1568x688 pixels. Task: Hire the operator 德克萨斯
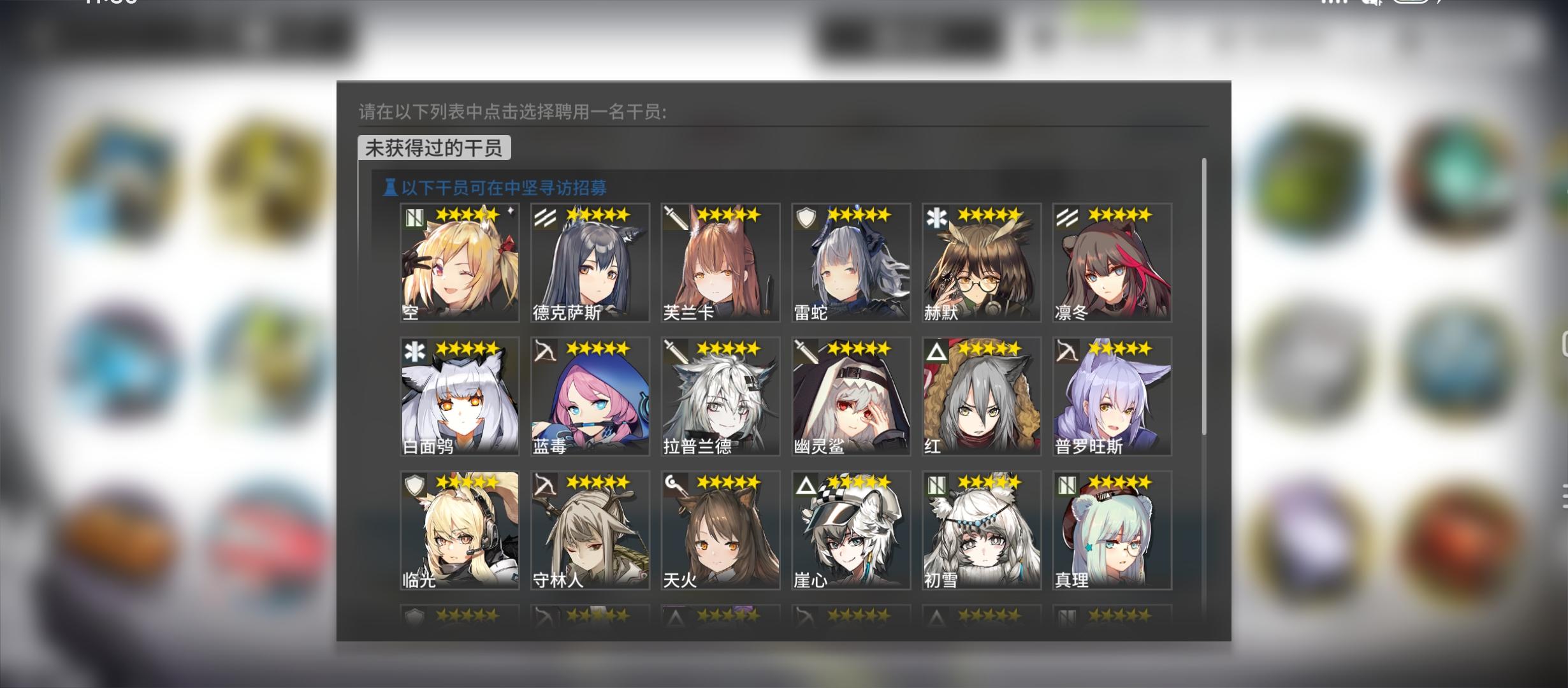click(x=589, y=262)
